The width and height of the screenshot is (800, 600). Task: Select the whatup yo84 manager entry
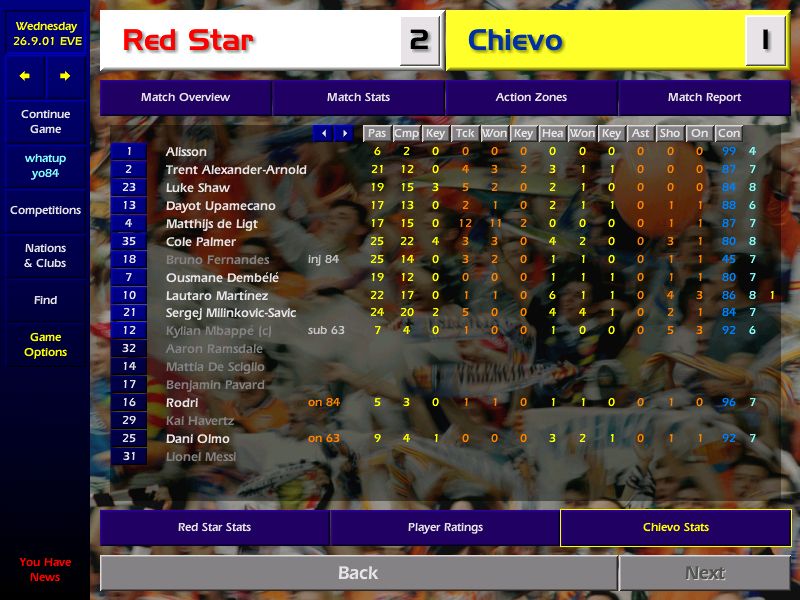click(45, 166)
